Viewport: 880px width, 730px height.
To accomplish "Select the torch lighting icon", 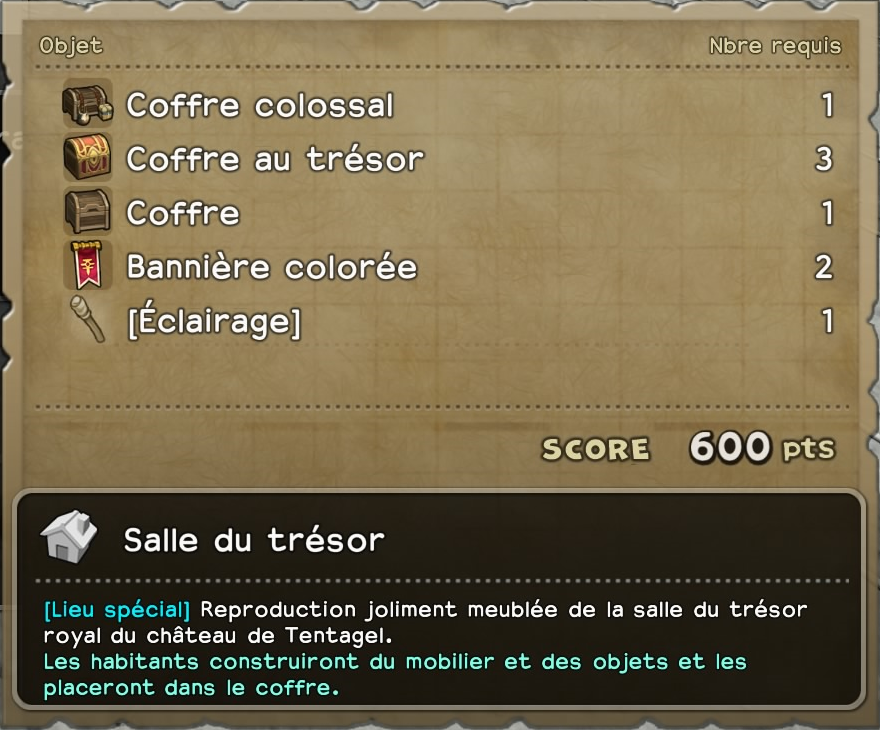I will [x=88, y=320].
